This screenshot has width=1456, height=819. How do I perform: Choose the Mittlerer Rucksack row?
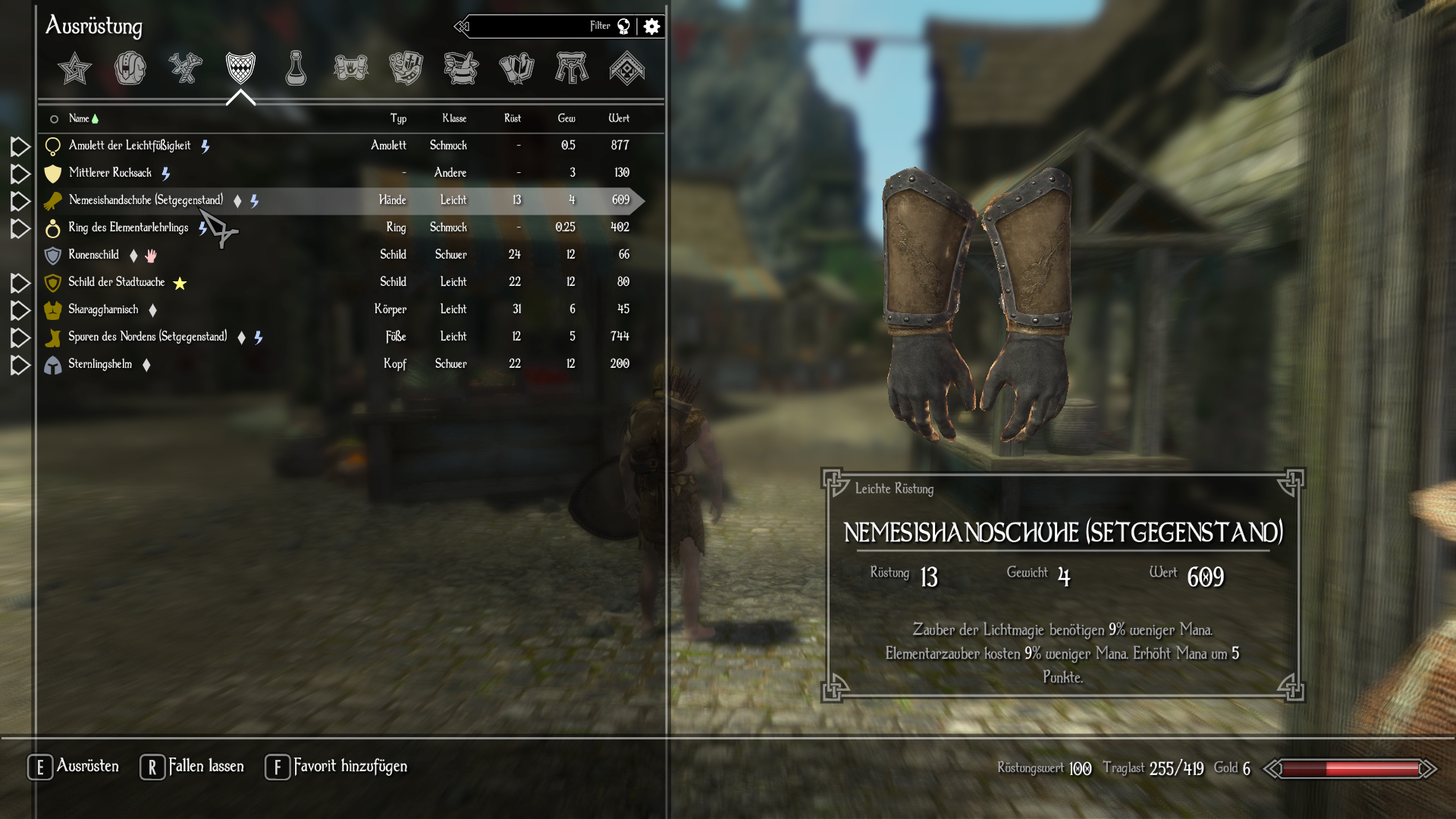(x=110, y=173)
